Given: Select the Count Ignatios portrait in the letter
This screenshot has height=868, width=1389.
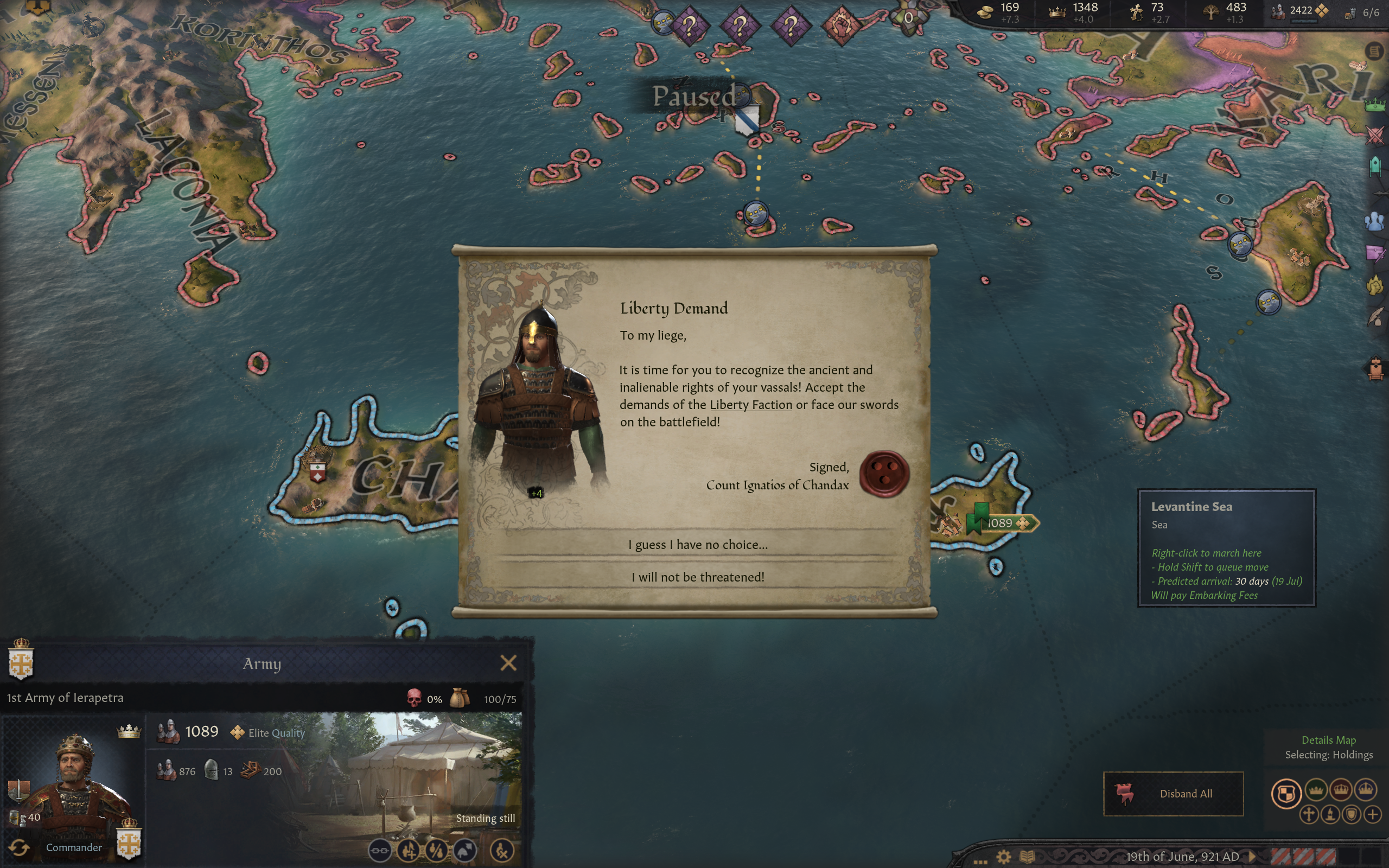Looking at the screenshot, I should pyautogui.click(x=537, y=396).
